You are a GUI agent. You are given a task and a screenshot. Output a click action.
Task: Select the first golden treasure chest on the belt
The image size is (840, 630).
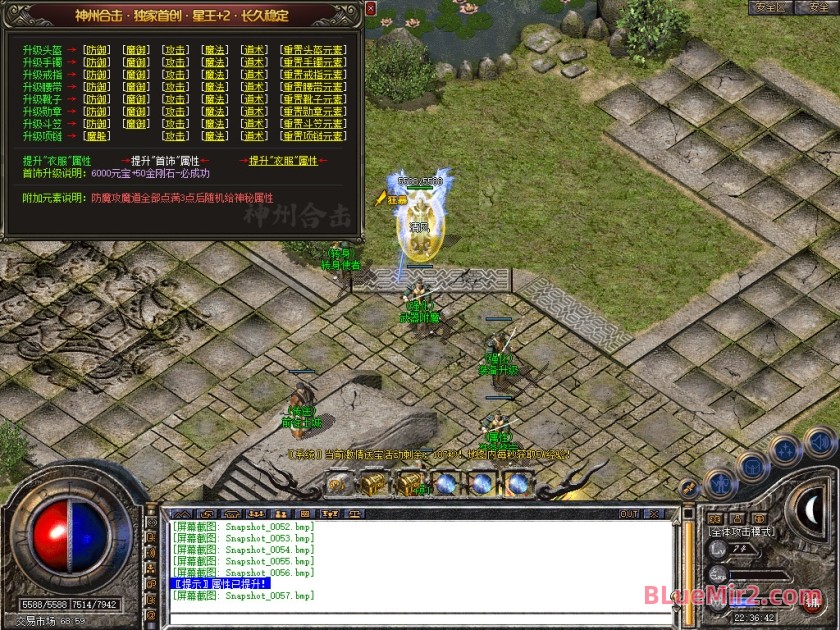(372, 483)
